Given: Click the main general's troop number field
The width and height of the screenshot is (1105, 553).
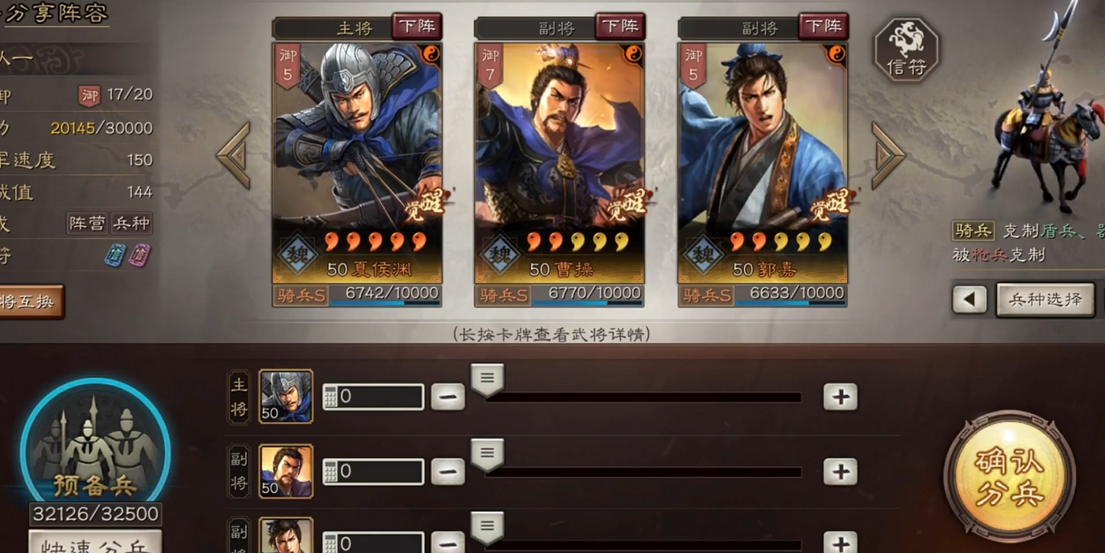Looking at the screenshot, I should [x=373, y=397].
